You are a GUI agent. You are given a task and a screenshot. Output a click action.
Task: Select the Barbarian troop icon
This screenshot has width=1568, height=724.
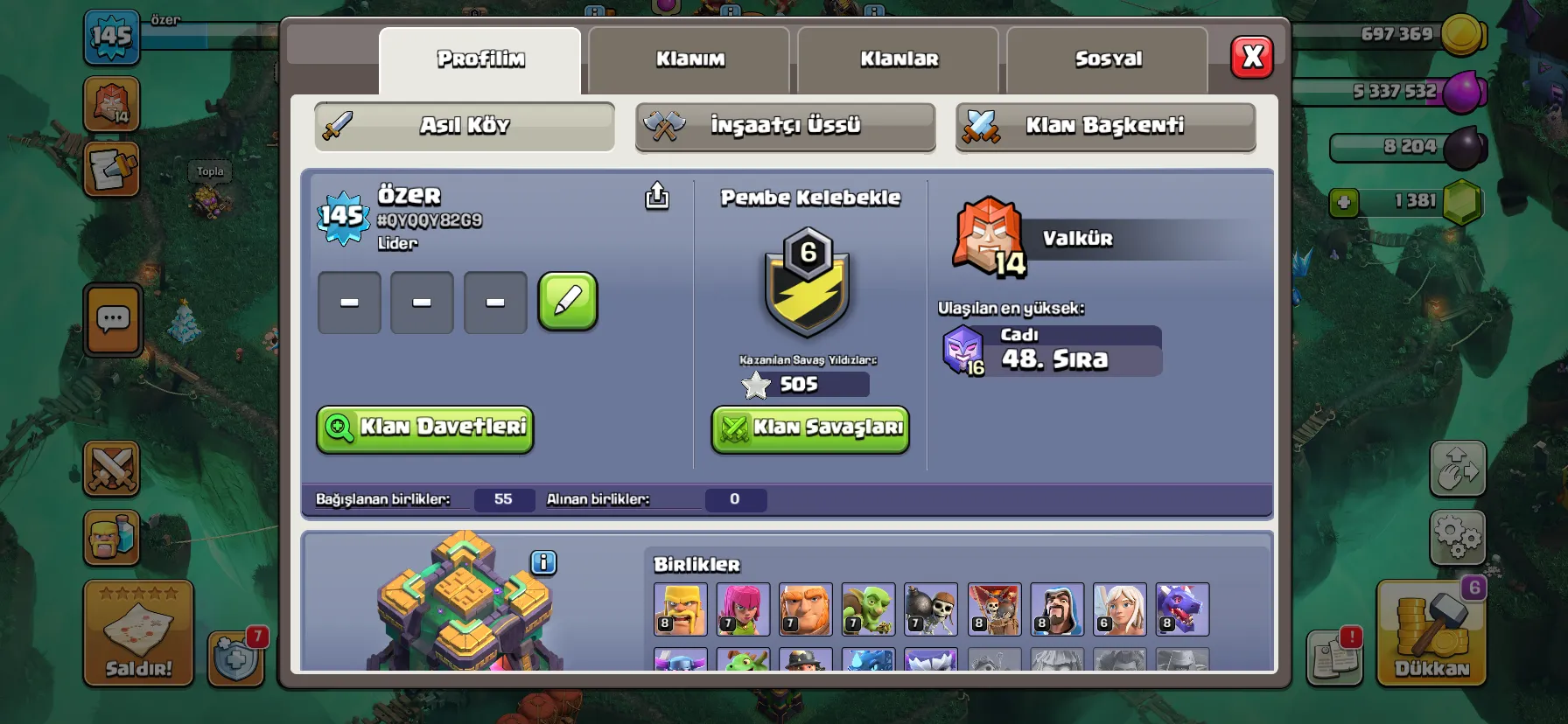680,609
